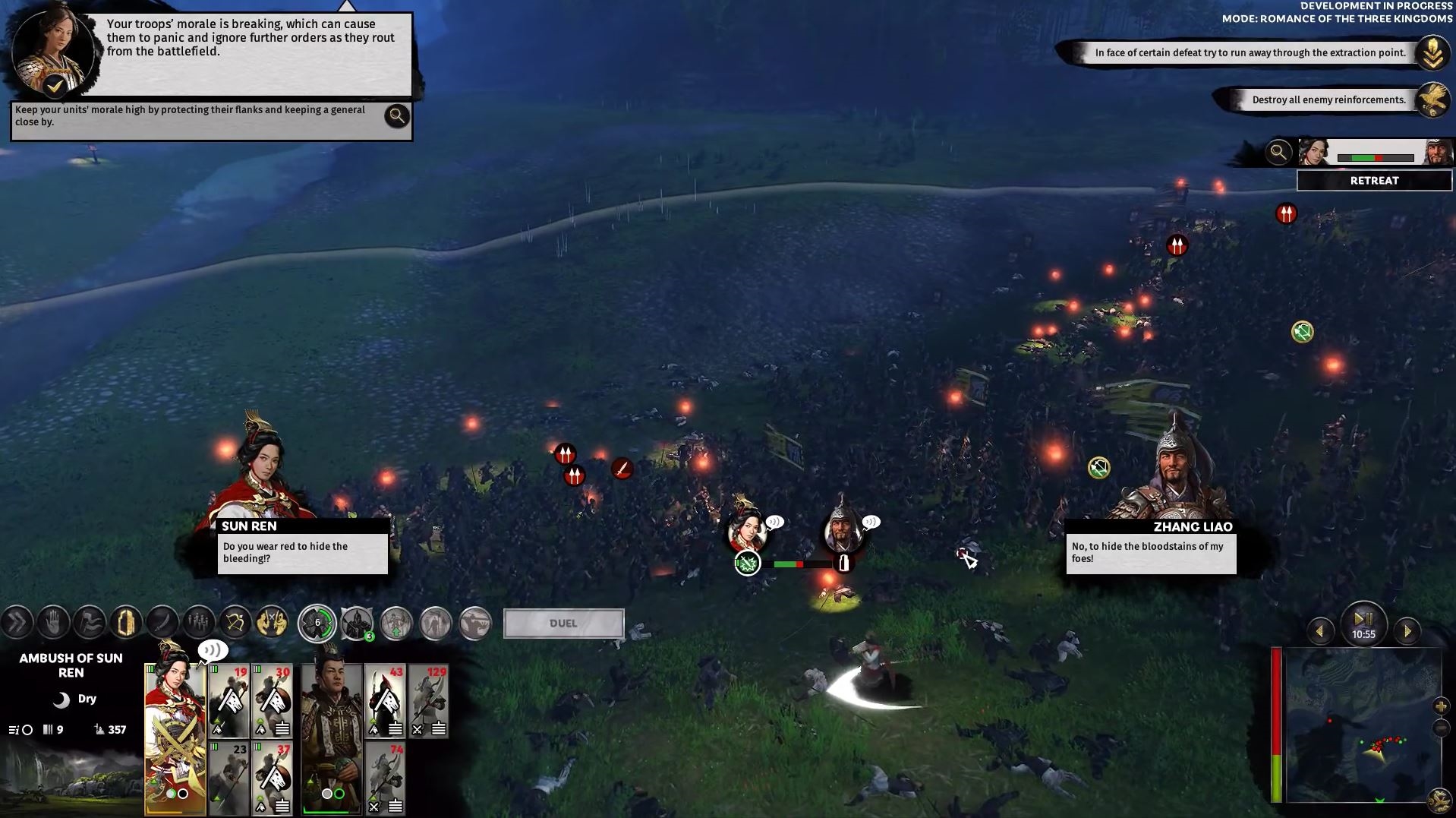Use the helmeted warrior ability with 3

tap(356, 624)
